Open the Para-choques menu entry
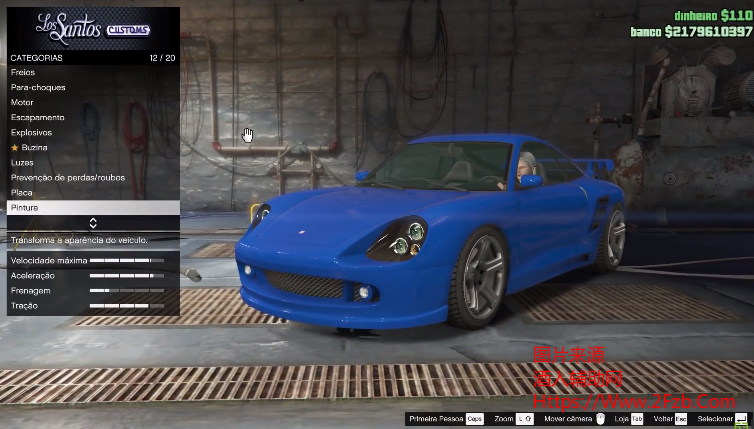This screenshot has width=754, height=429. click(x=92, y=87)
